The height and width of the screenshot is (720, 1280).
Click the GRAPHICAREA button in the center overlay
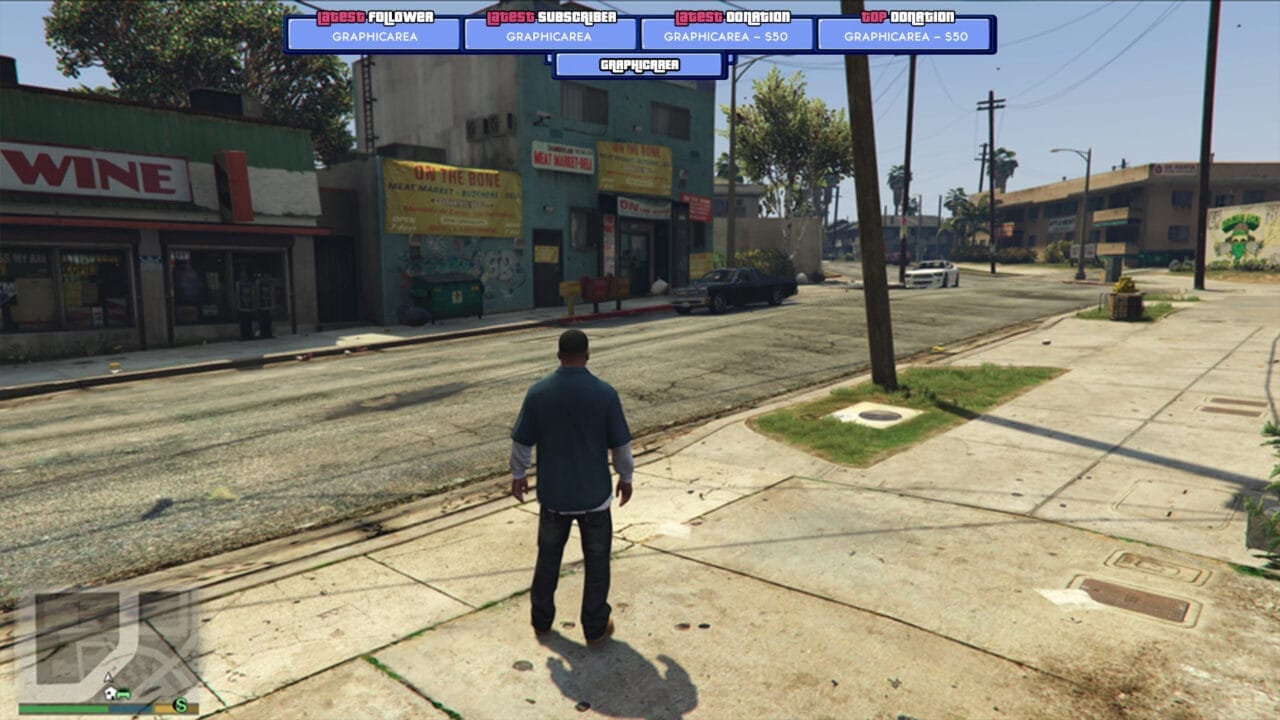[x=639, y=64]
